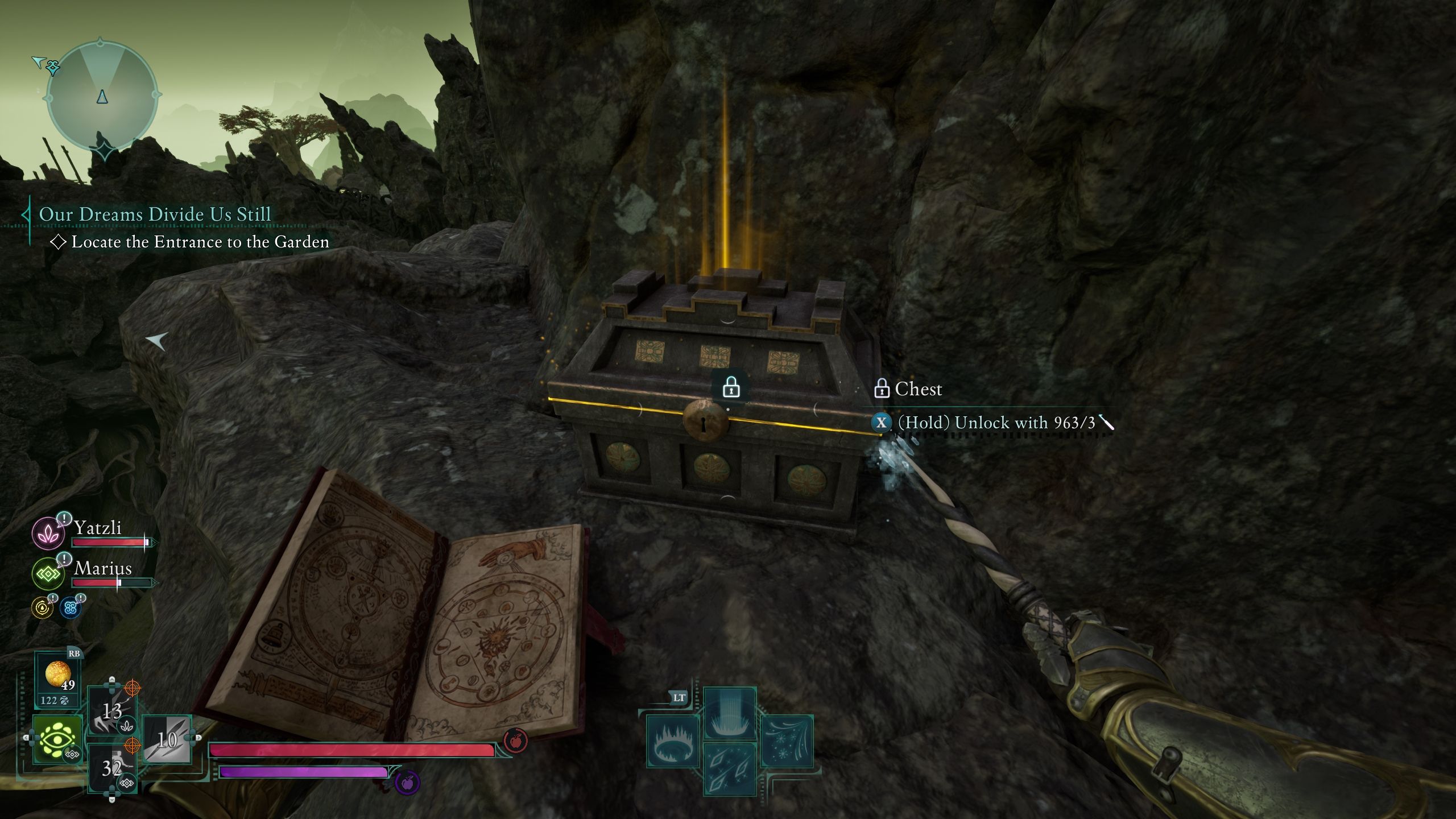This screenshot has width=1456, height=819.
Task: Activate the claw slash ability showing 10
Action: tap(167, 739)
